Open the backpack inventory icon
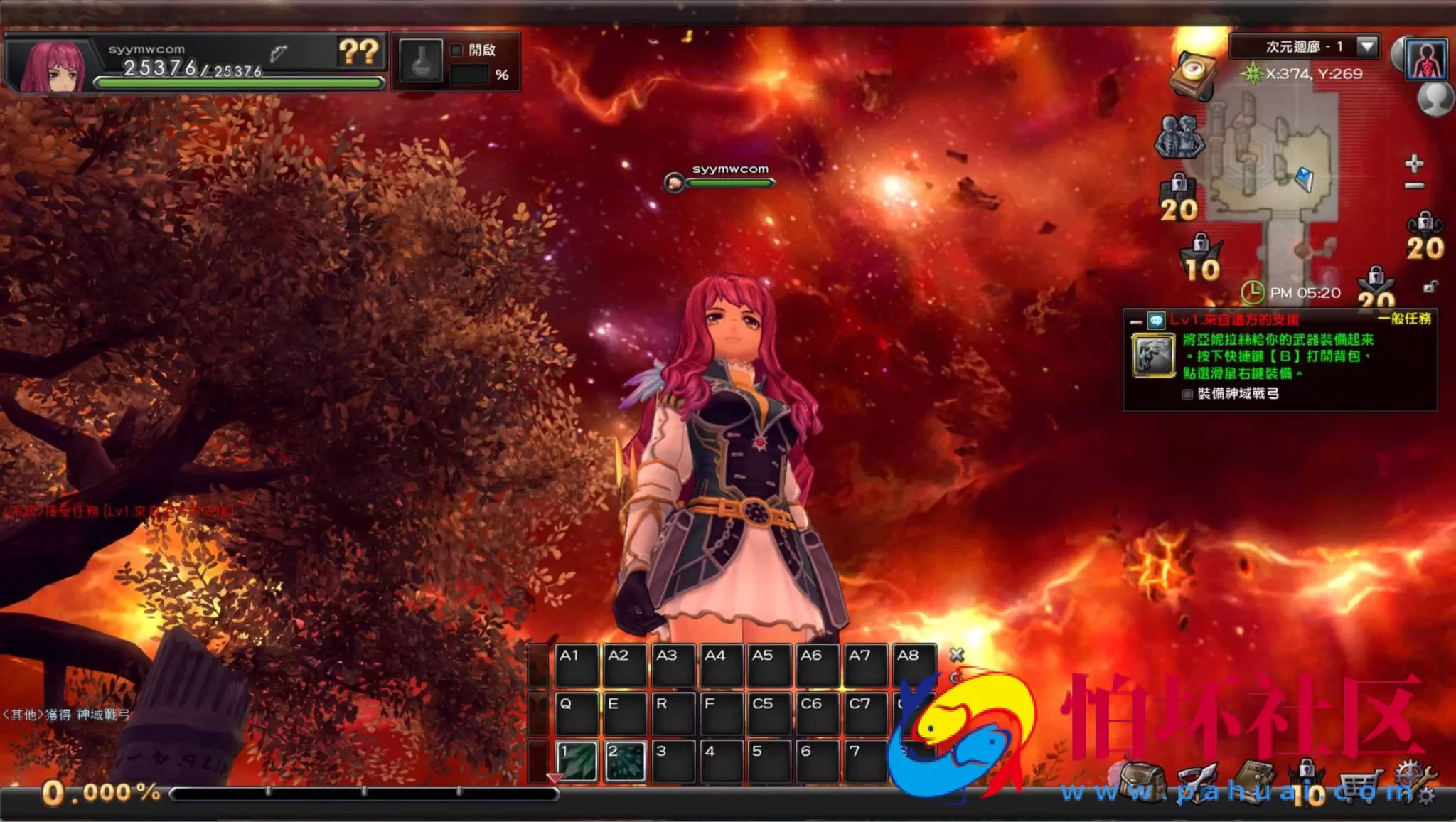 [x=1142, y=783]
